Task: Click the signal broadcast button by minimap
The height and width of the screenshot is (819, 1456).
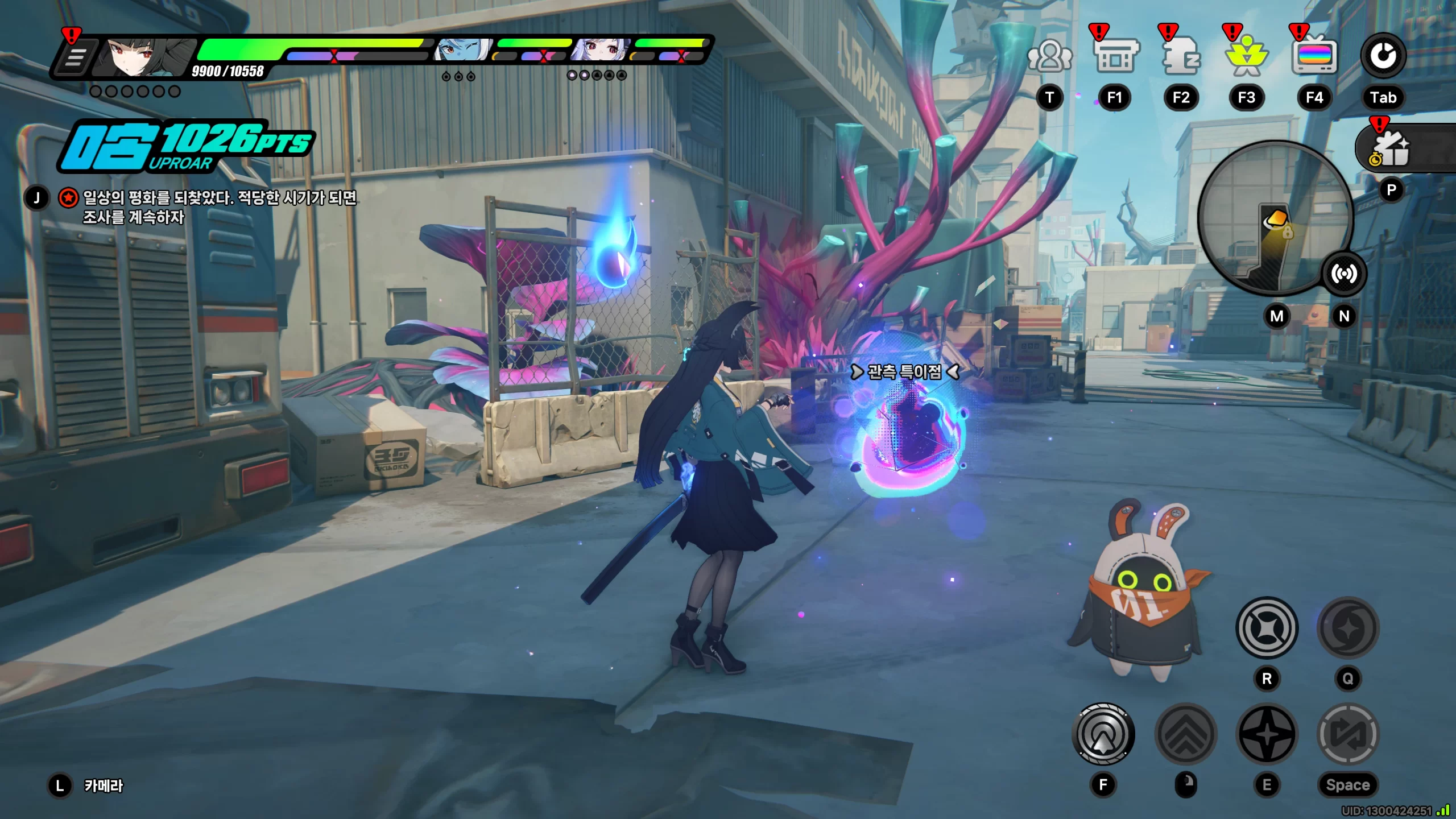Action: [x=1343, y=274]
